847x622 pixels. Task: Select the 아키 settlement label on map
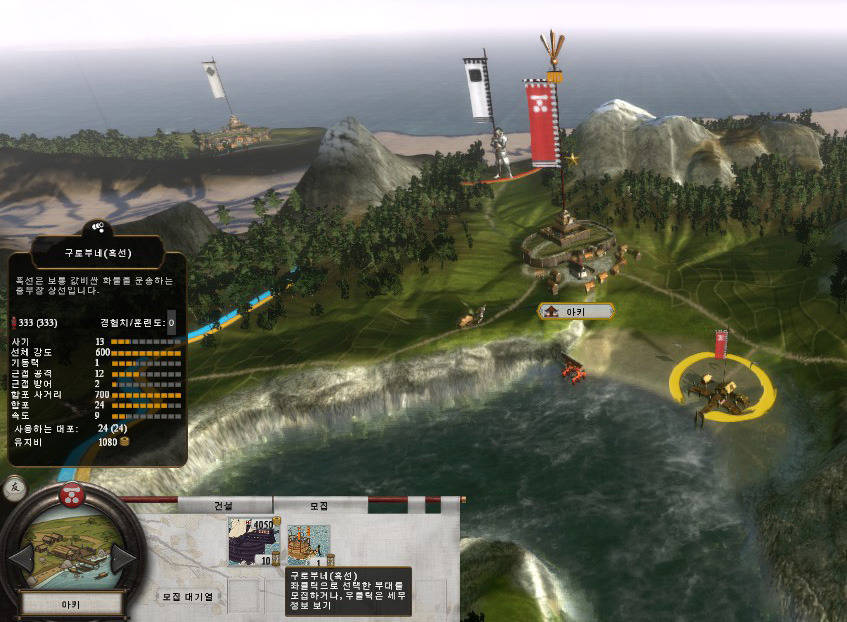click(x=576, y=312)
